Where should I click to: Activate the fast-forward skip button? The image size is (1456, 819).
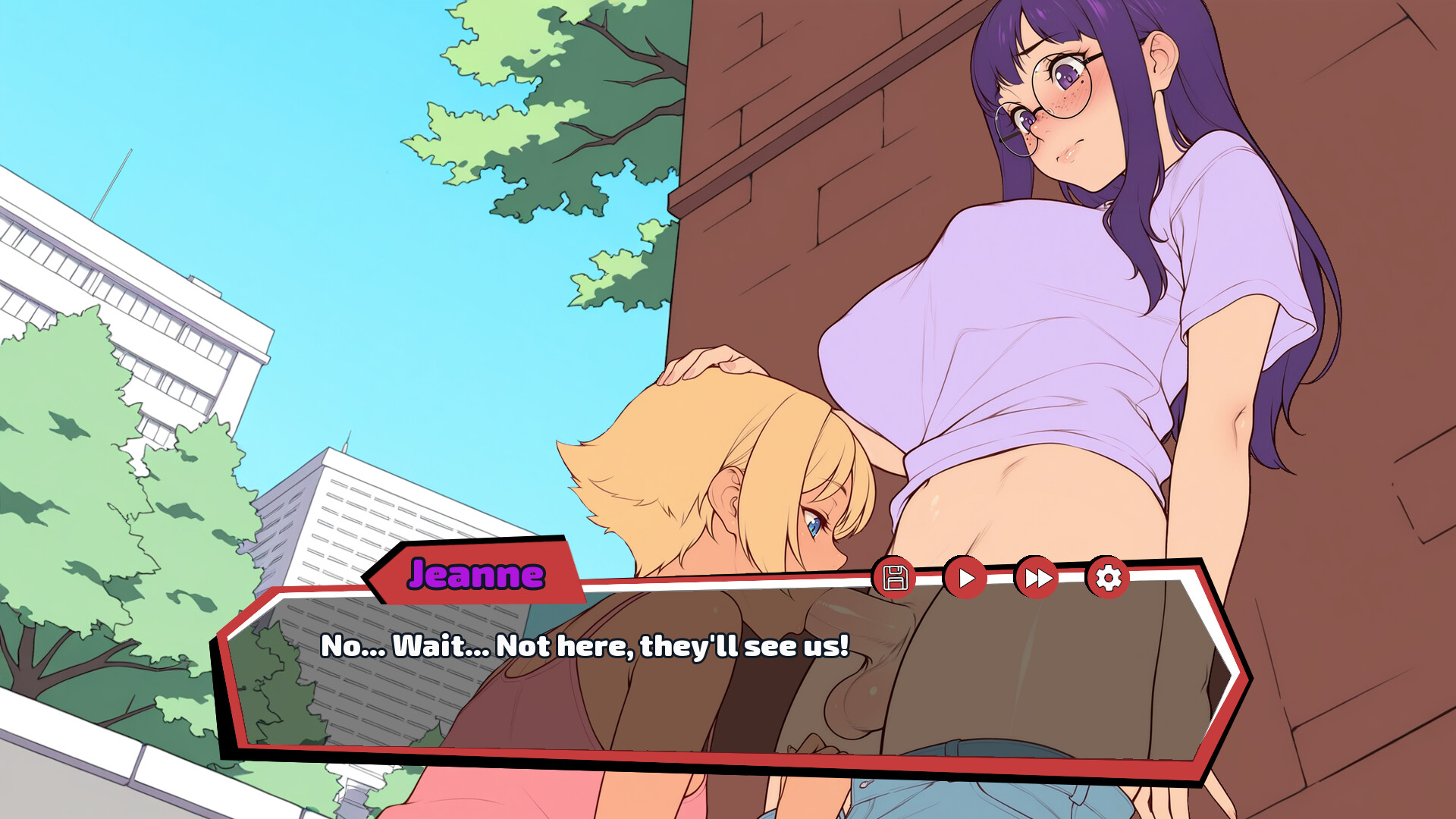pyautogui.click(x=1037, y=578)
